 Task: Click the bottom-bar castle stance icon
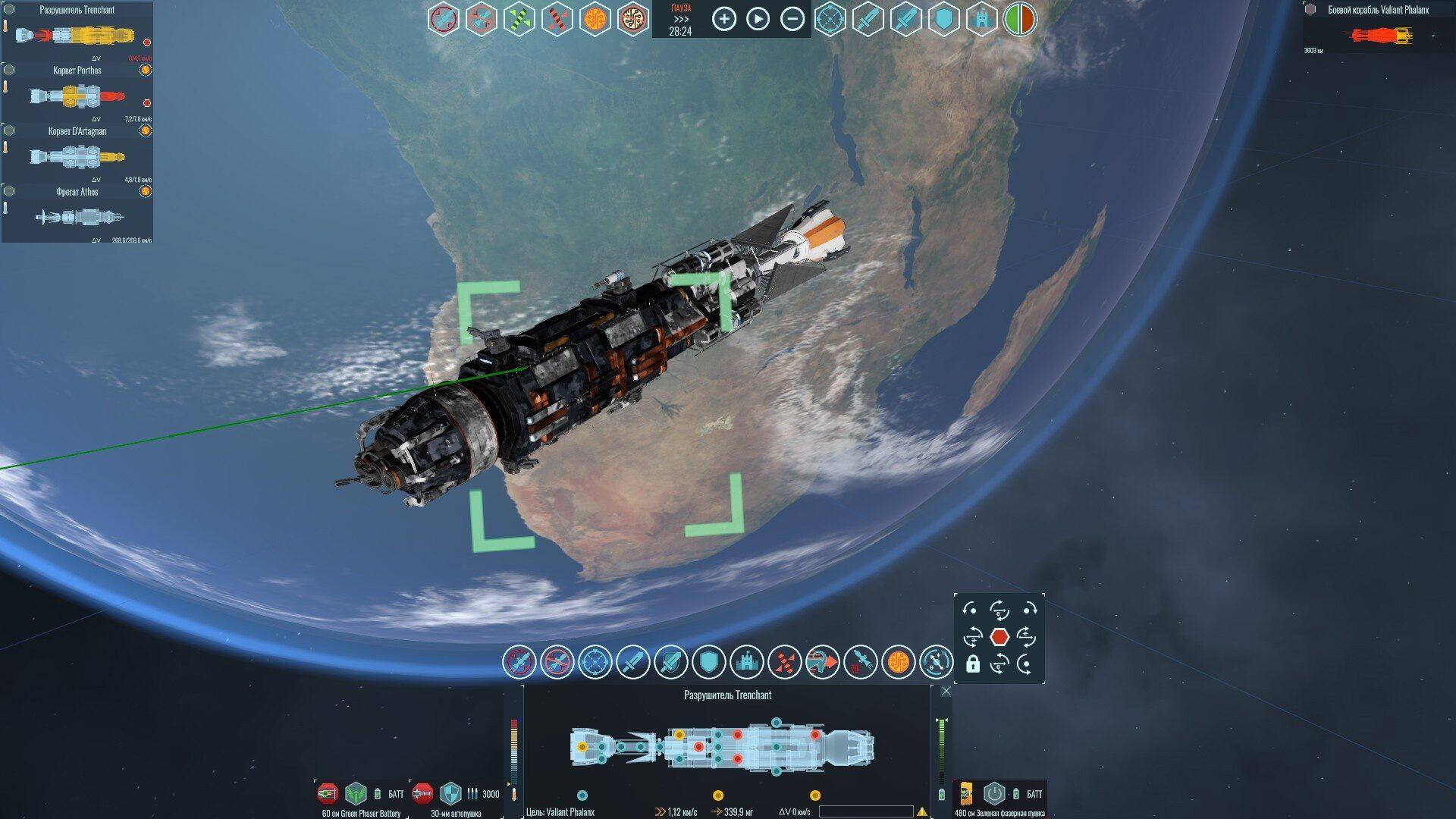coord(746,662)
